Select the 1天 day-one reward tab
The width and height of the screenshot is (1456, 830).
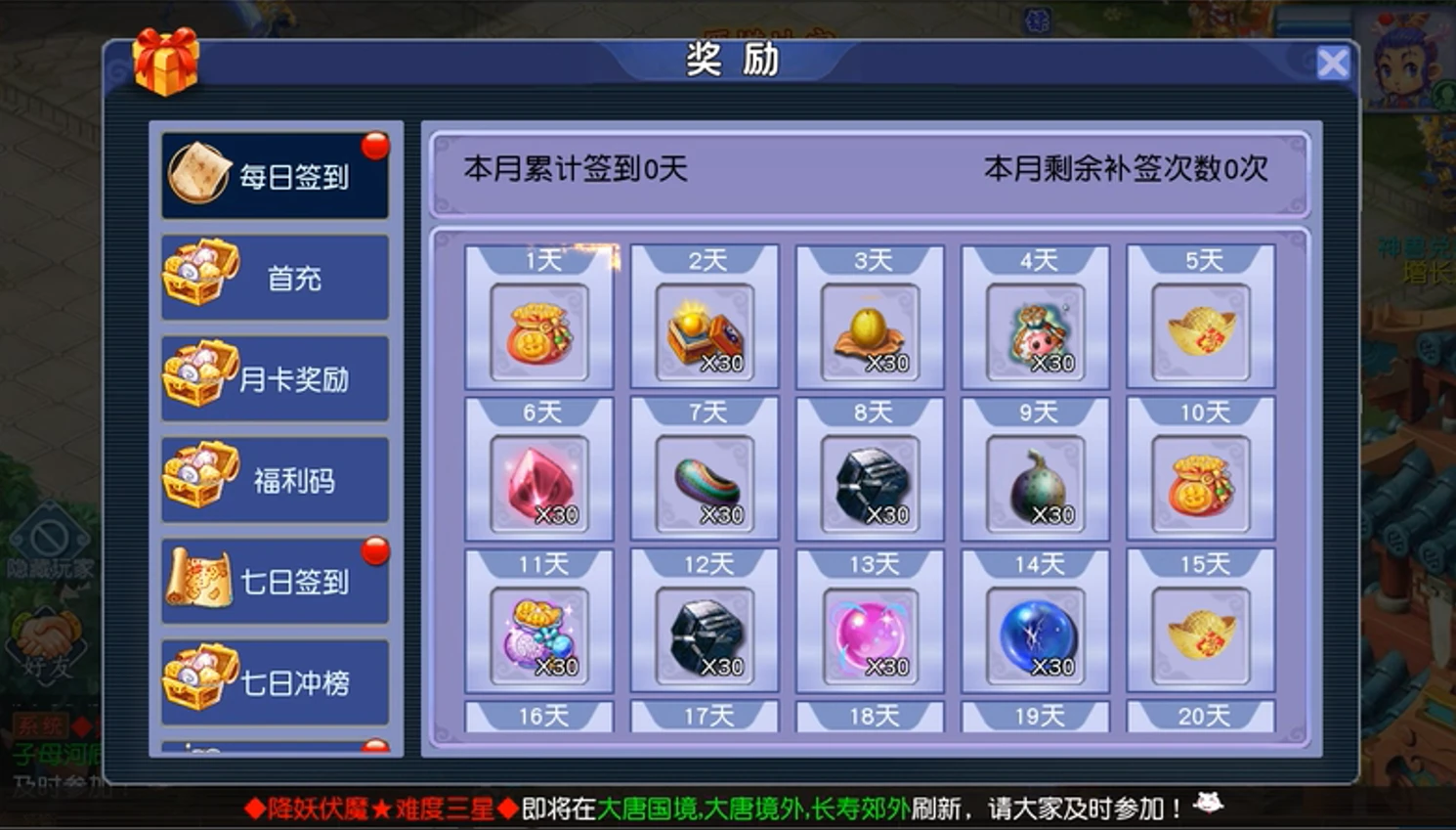click(x=538, y=257)
